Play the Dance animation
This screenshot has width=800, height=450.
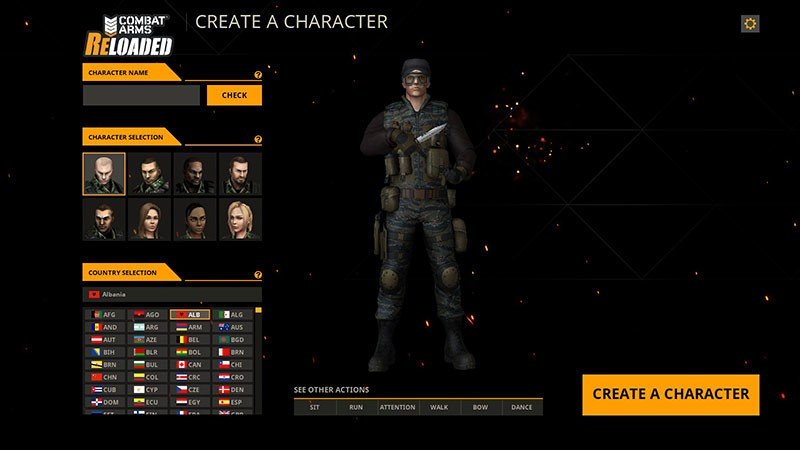522,407
